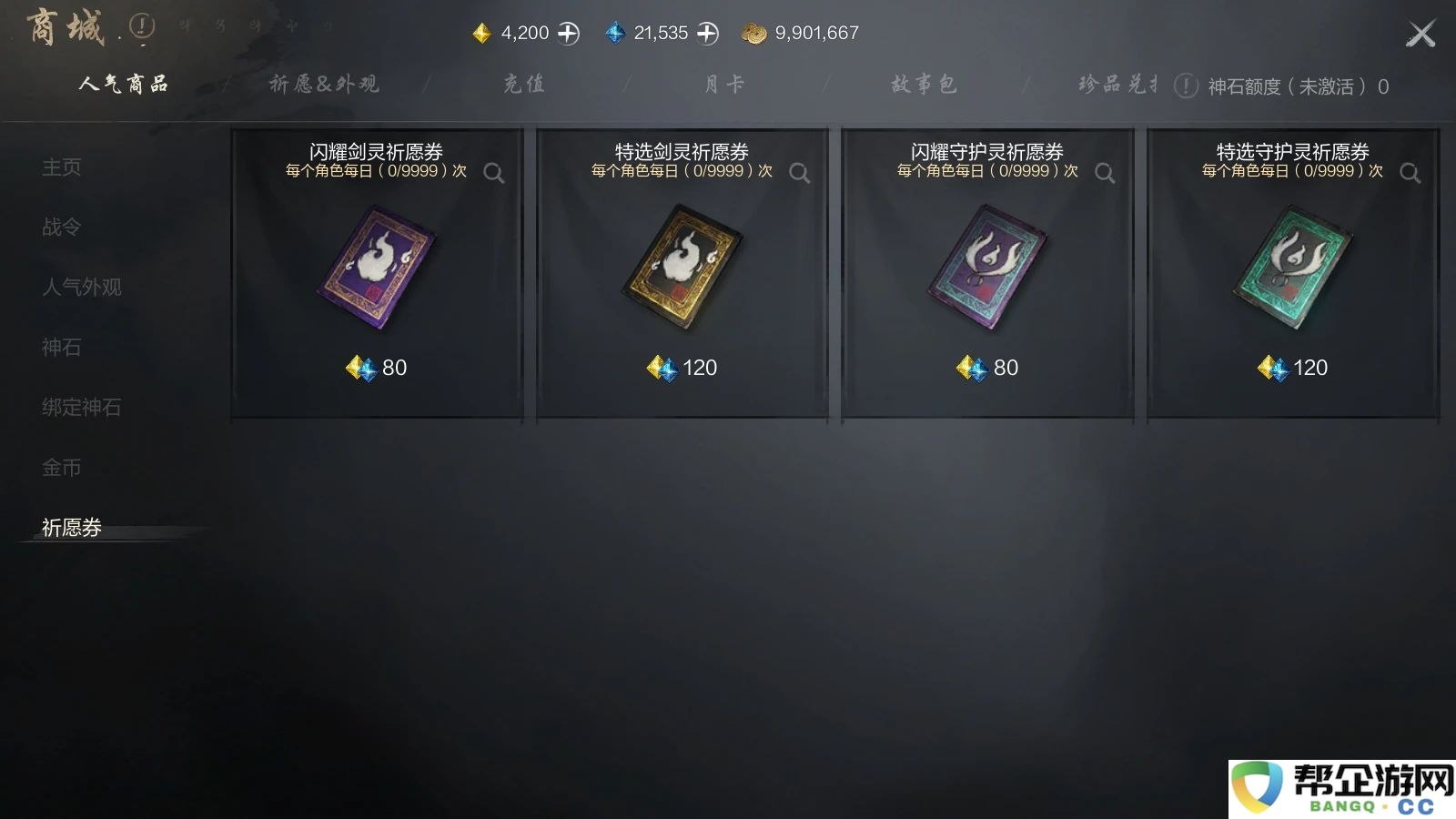
Task: Open the magnifier preview on 特选守护灵祈愿券
Action: click(1410, 172)
